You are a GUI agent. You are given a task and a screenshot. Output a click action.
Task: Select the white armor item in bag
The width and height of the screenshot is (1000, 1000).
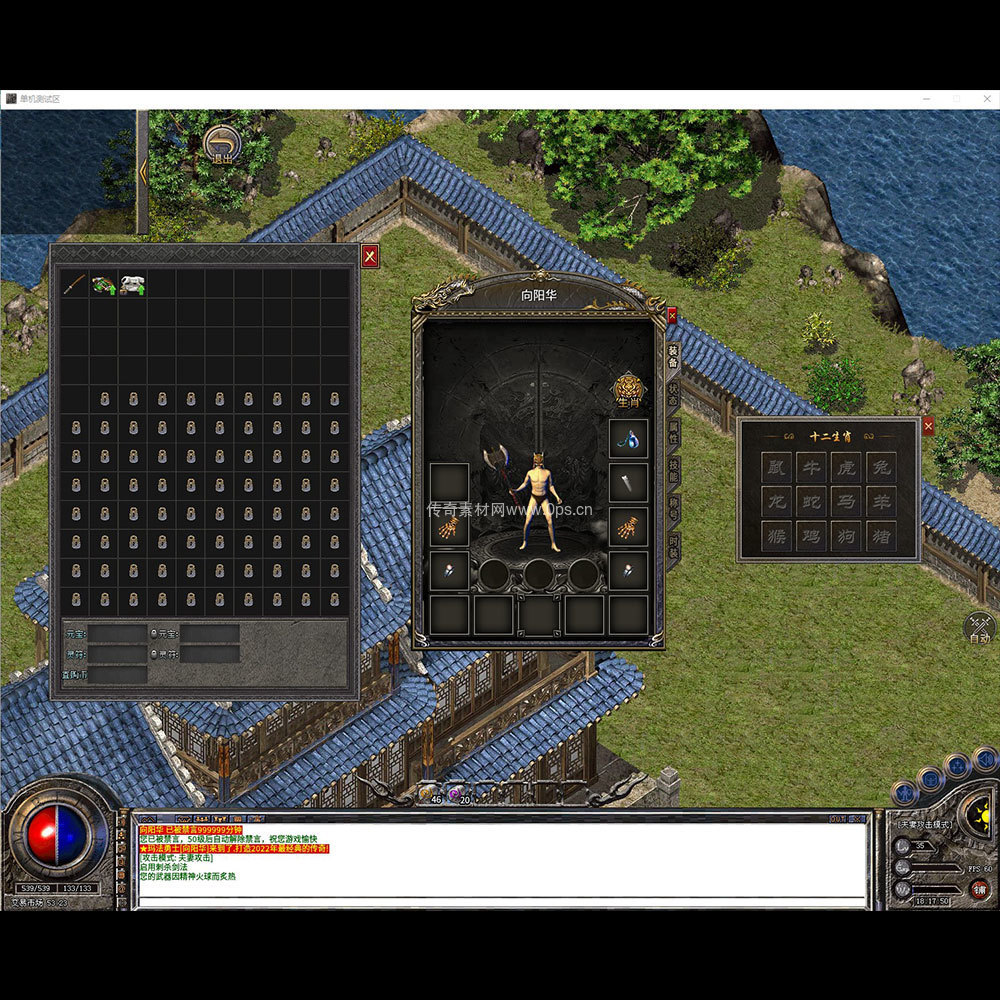[x=132, y=285]
